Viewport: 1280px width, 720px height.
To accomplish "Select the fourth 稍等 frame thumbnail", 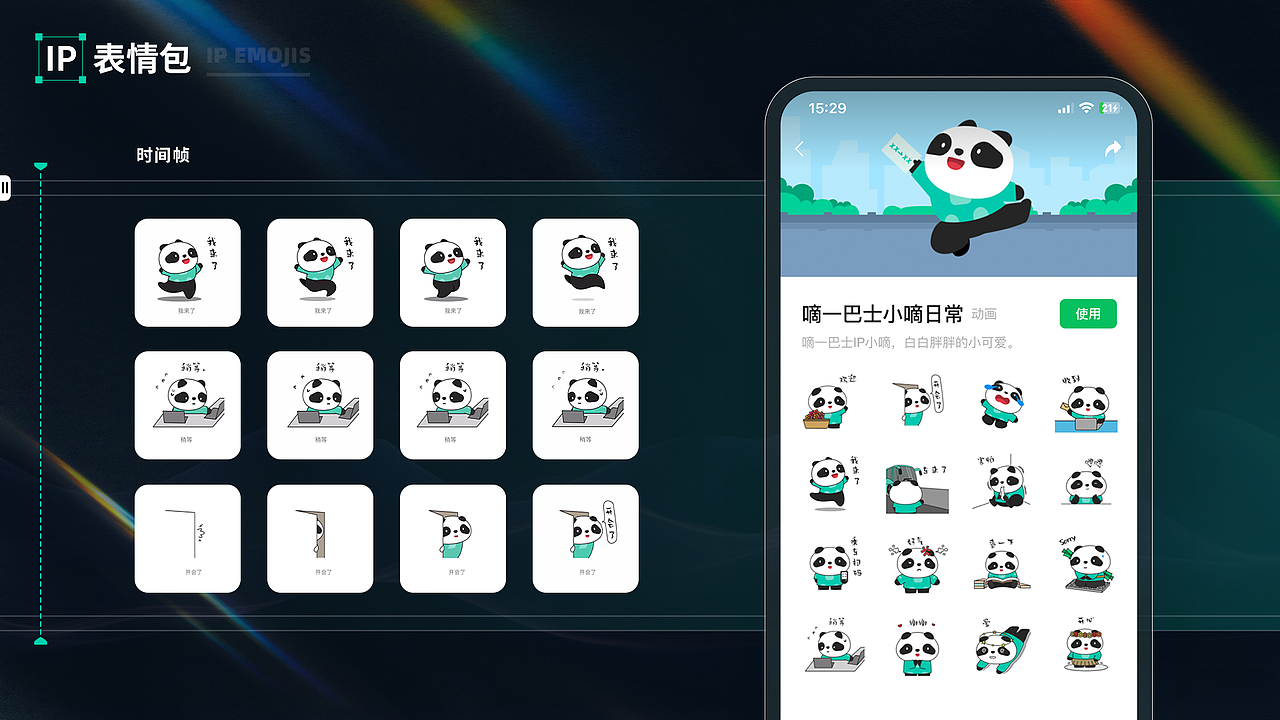I will coord(585,405).
